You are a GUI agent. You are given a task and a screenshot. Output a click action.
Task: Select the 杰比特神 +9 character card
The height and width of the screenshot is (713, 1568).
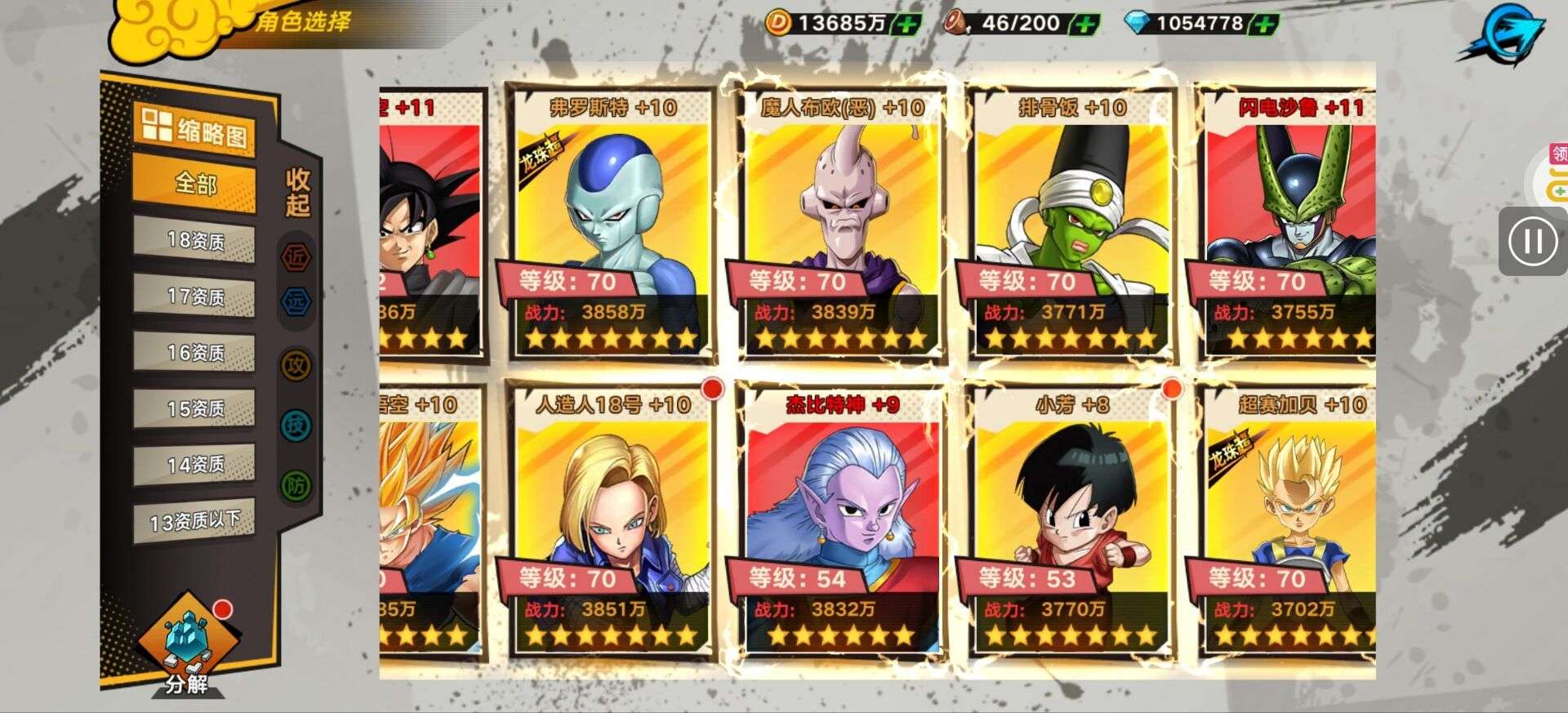(842, 521)
